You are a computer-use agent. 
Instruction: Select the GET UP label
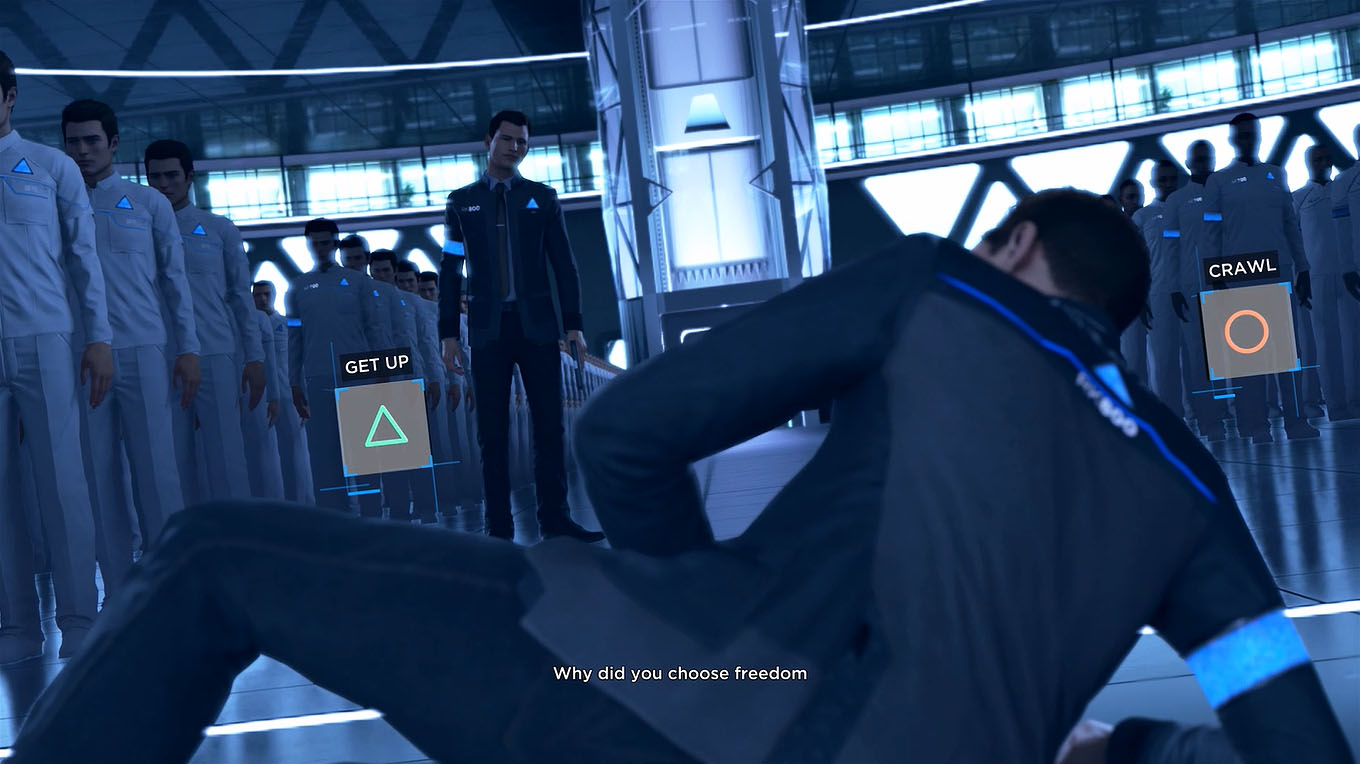pos(375,364)
